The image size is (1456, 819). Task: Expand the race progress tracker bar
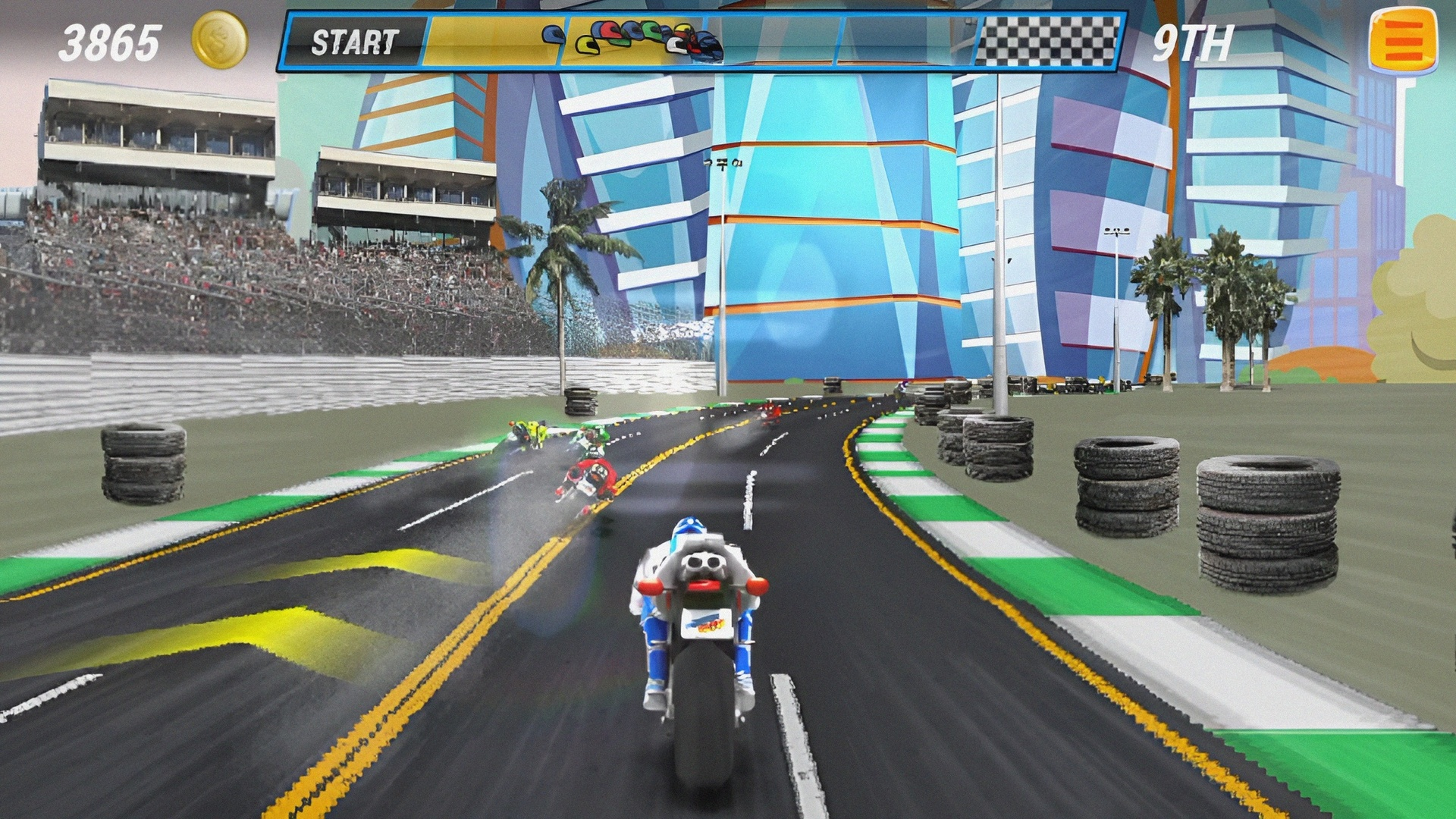705,42
